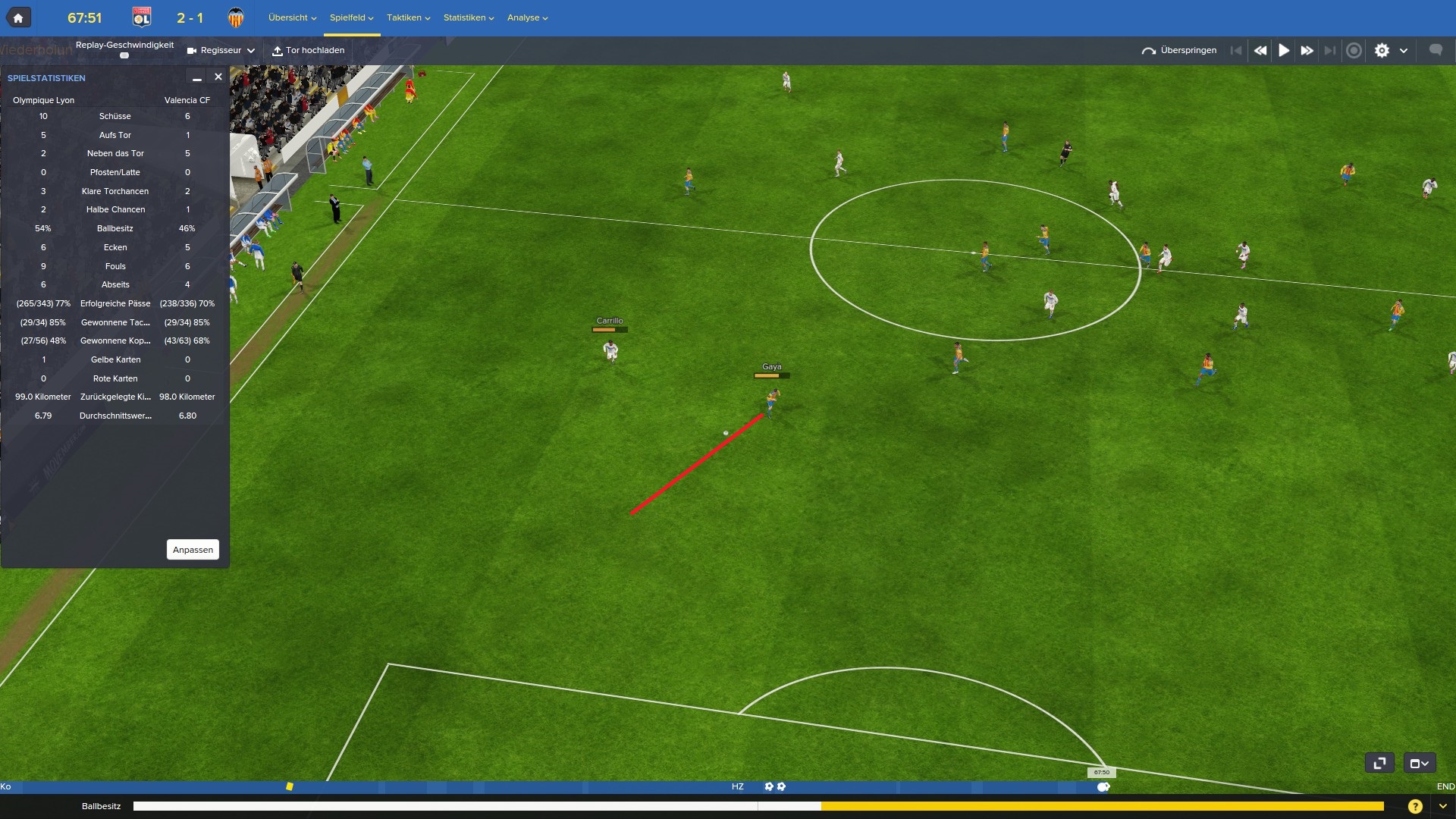Open the Analyse menu

tap(527, 17)
